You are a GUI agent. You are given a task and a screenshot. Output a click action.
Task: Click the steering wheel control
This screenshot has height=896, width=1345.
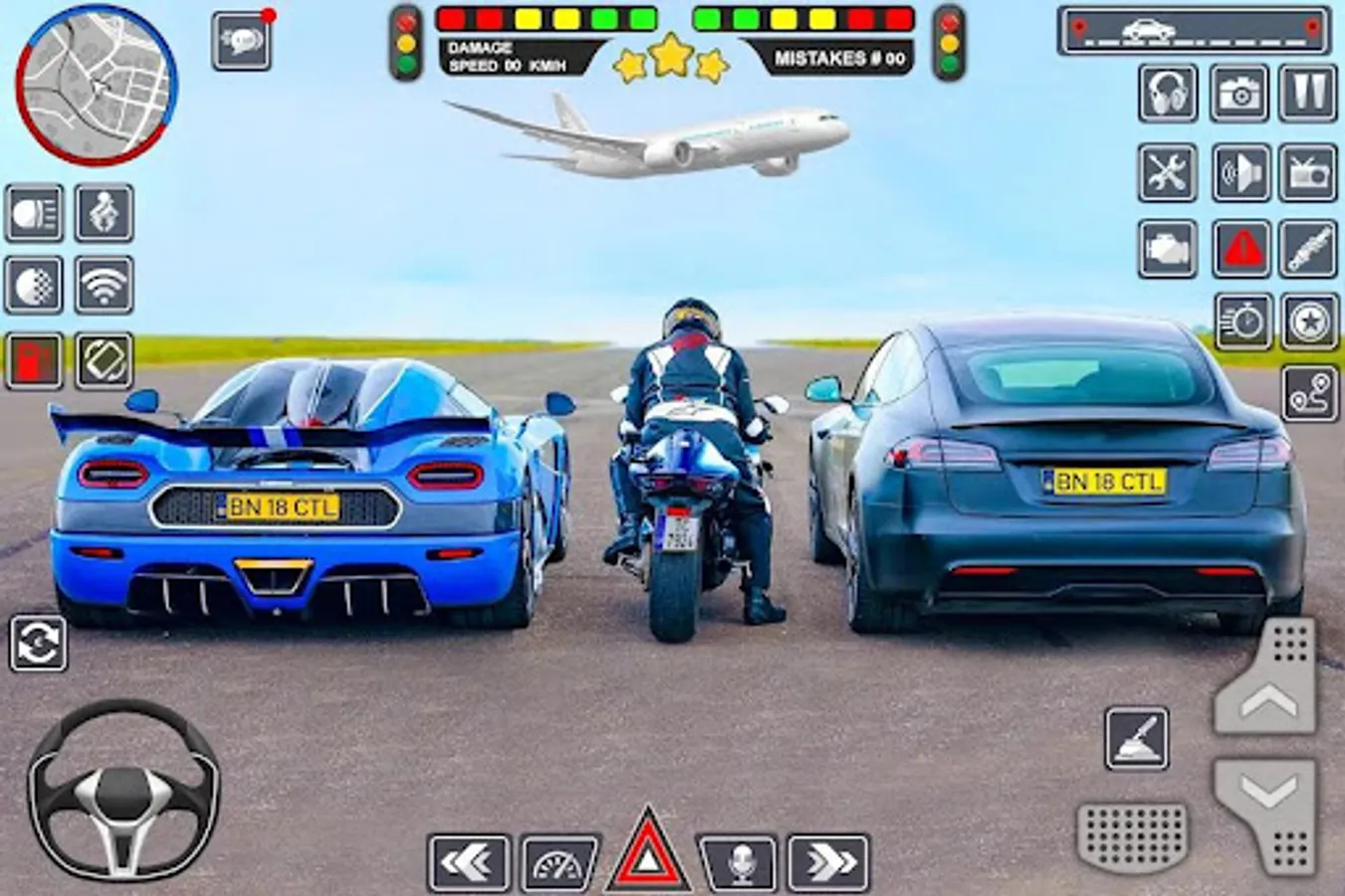[123, 787]
